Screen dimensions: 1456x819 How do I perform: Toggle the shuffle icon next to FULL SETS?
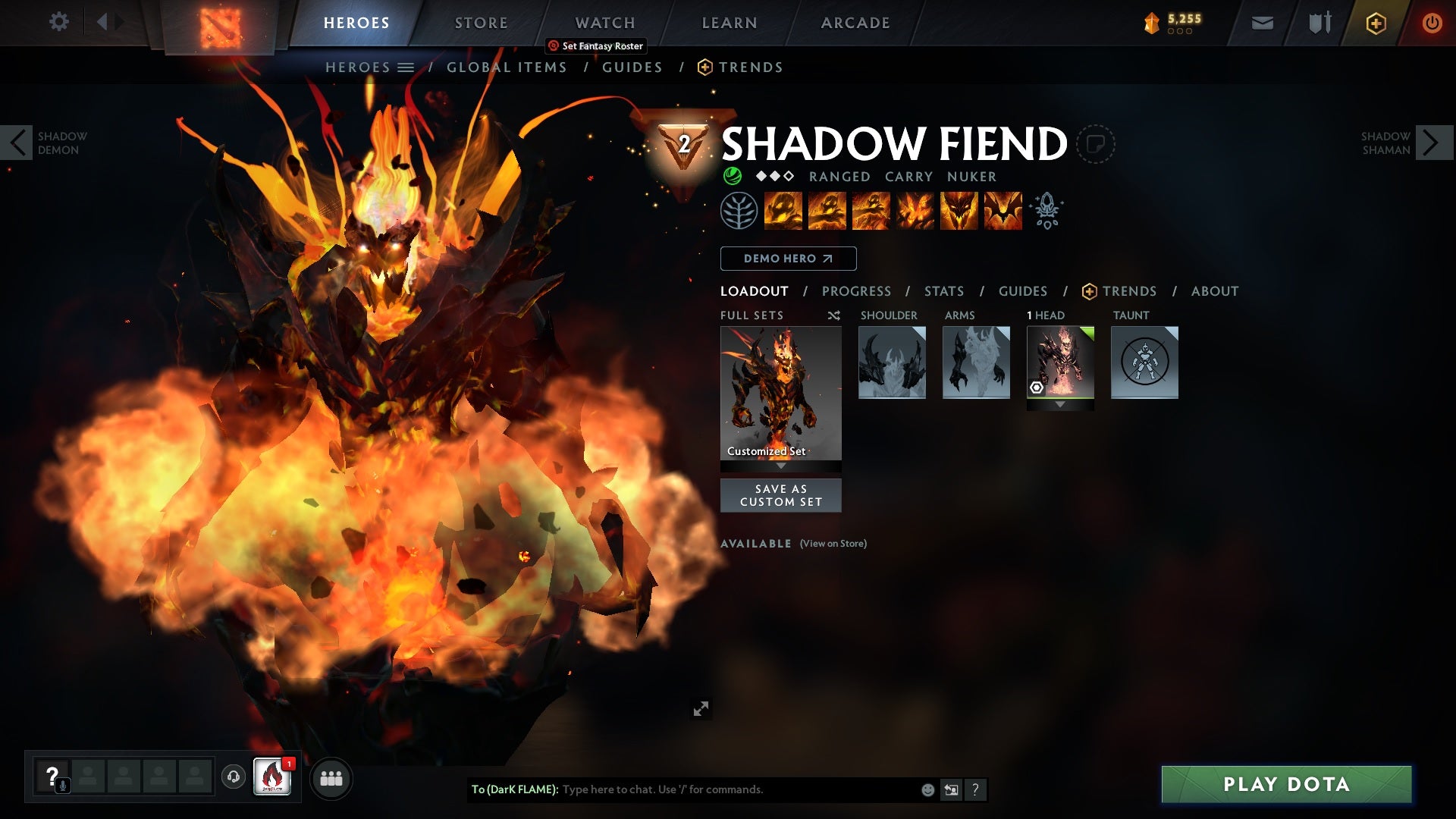click(x=833, y=315)
